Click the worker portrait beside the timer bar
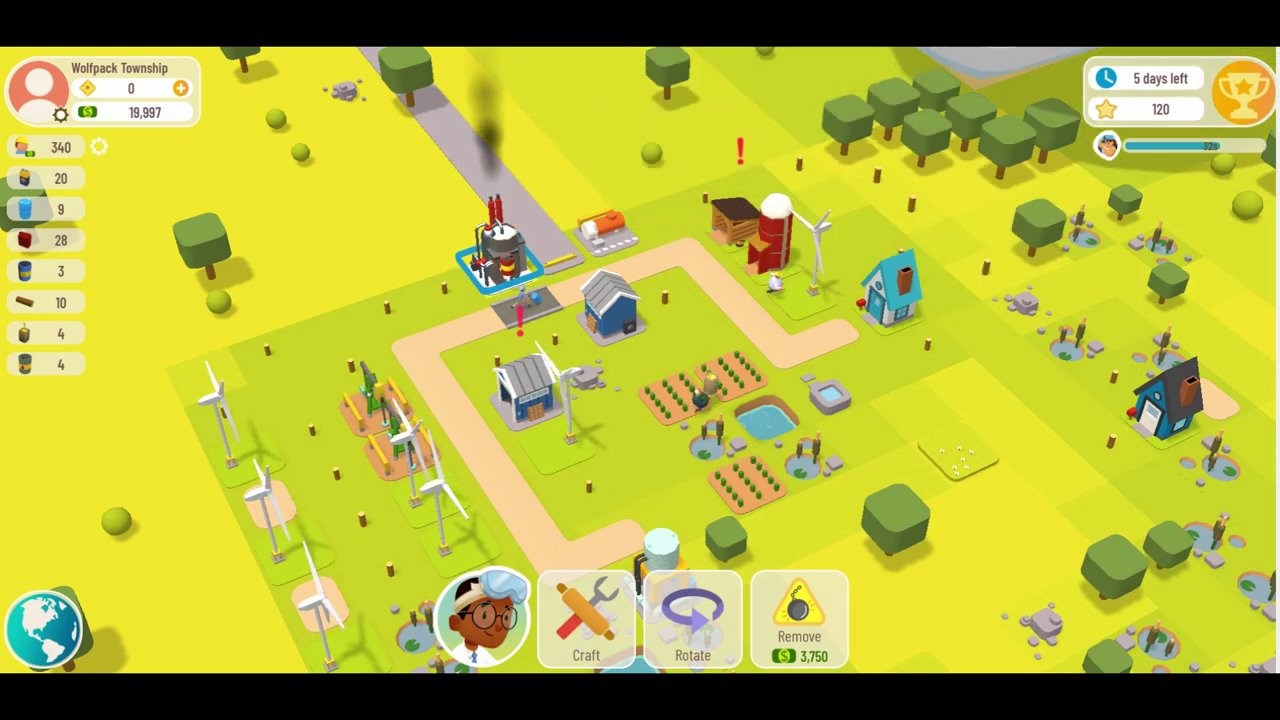Image resolution: width=1280 pixels, height=720 pixels. click(x=1107, y=147)
